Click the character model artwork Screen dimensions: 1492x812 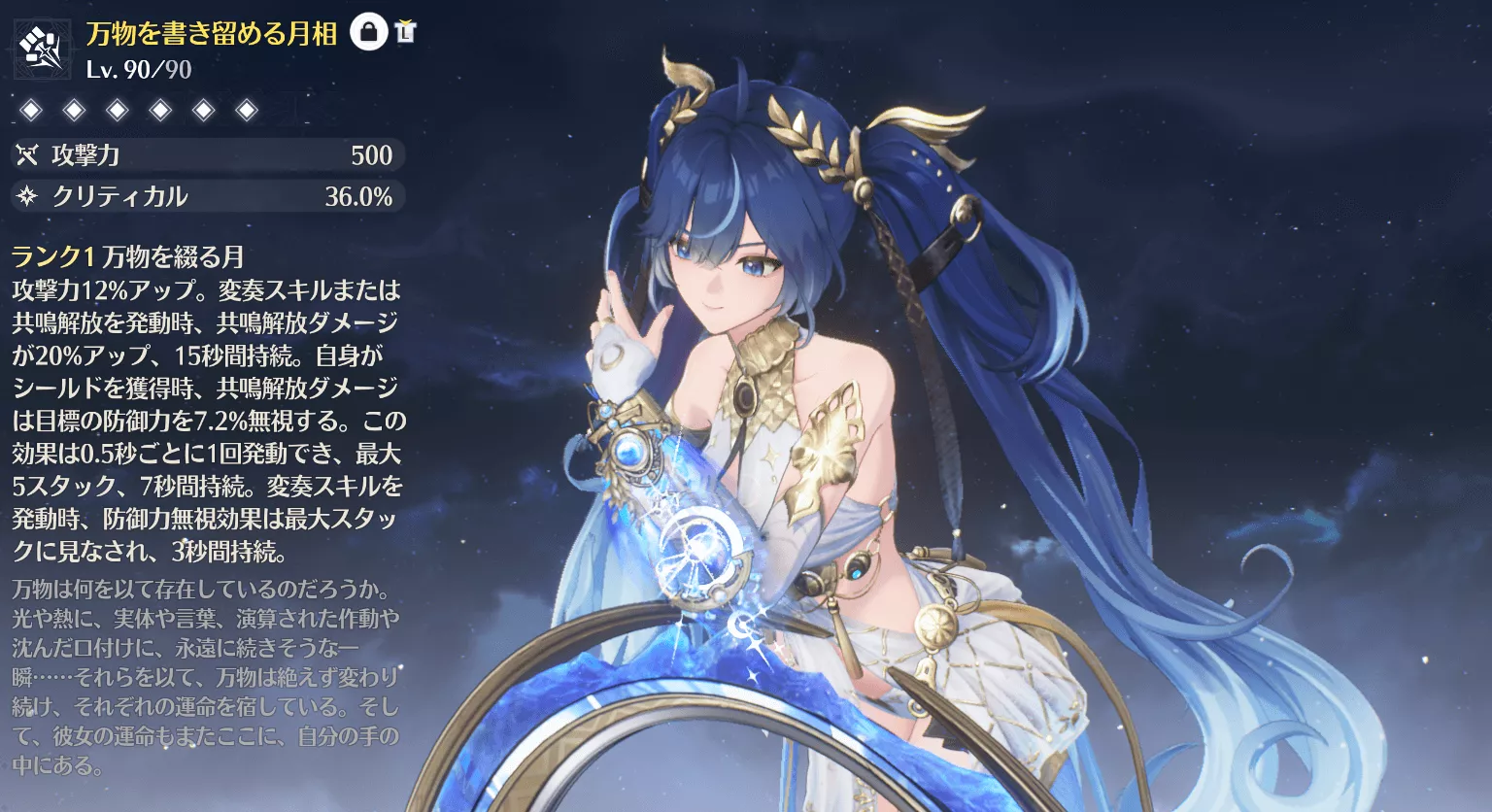click(x=826, y=408)
